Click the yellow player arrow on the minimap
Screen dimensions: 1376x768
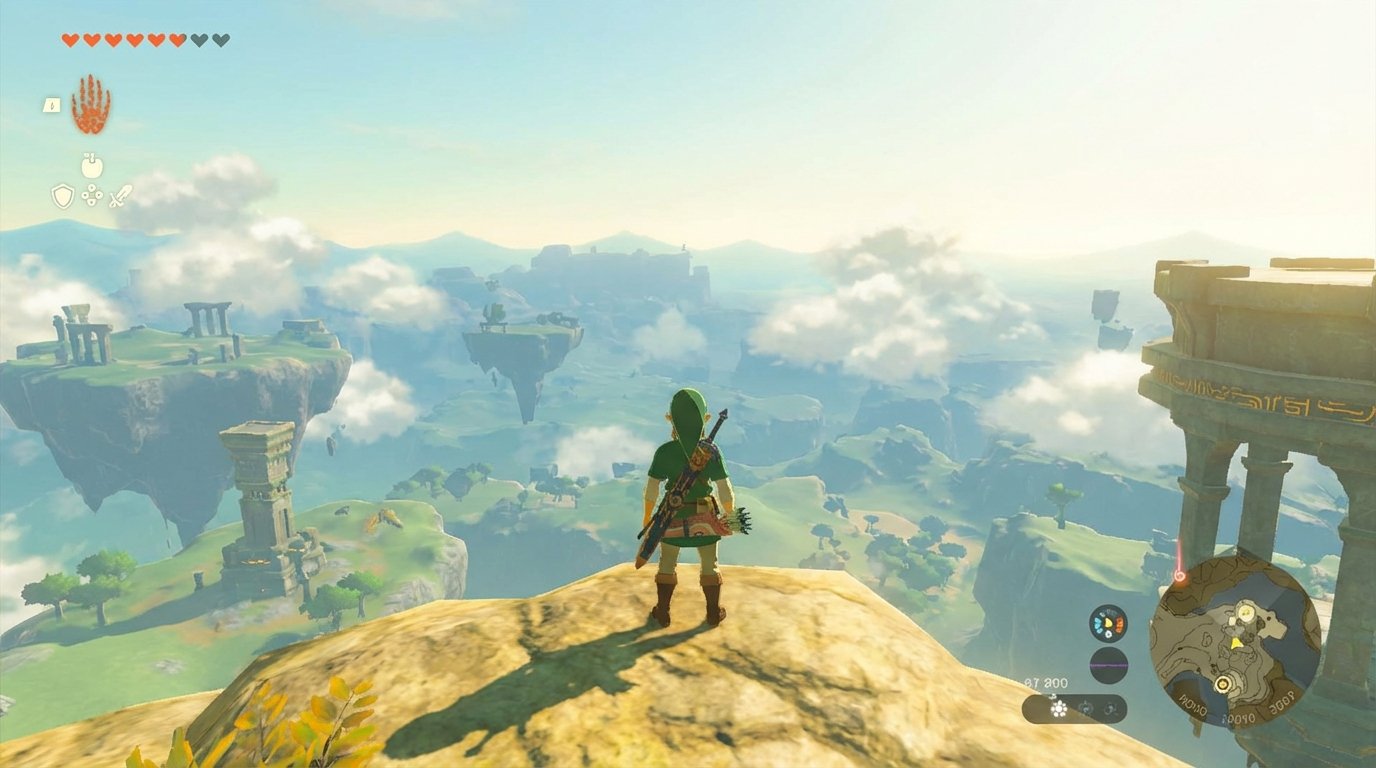pos(1237,642)
